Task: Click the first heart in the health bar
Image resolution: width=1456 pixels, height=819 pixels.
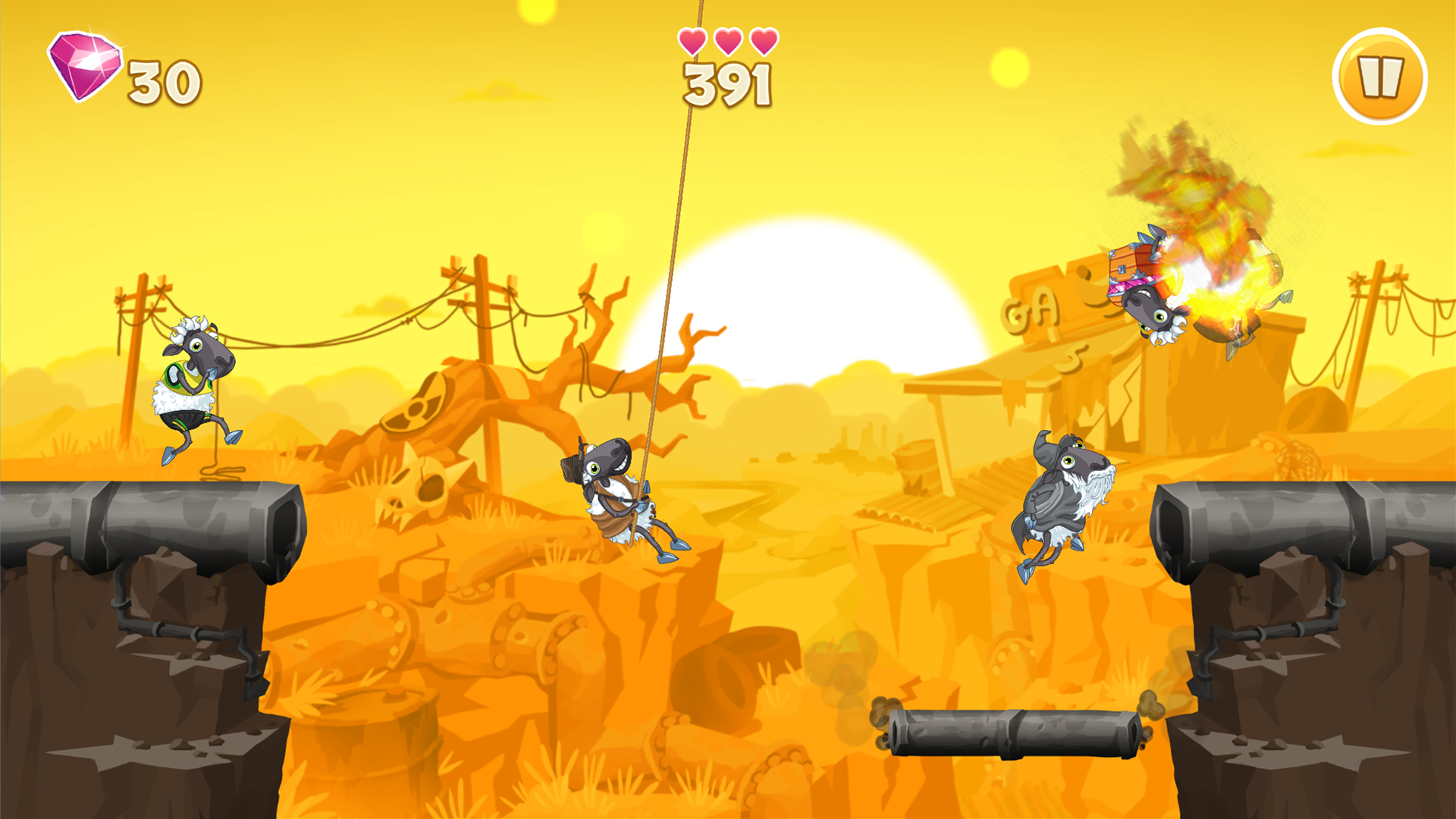Action: (x=692, y=43)
